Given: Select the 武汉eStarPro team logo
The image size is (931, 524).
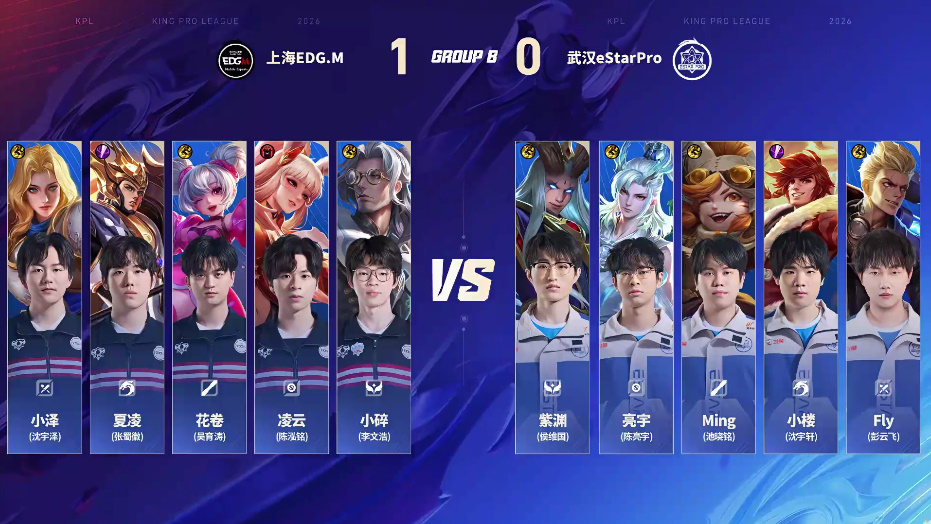Looking at the screenshot, I should 690,58.
